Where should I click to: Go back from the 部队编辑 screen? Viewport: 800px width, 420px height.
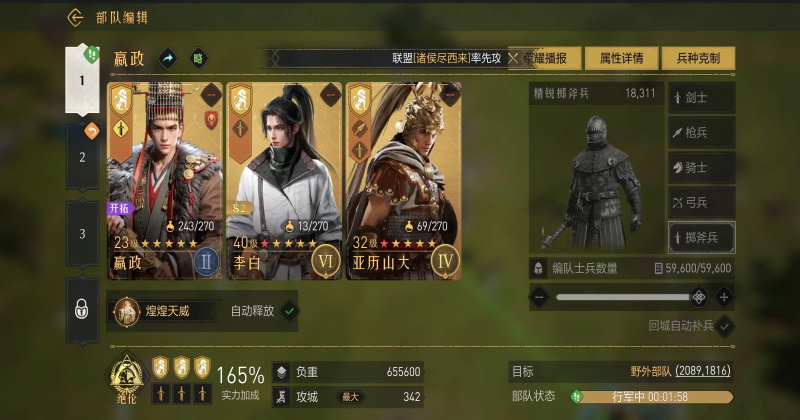75,17
